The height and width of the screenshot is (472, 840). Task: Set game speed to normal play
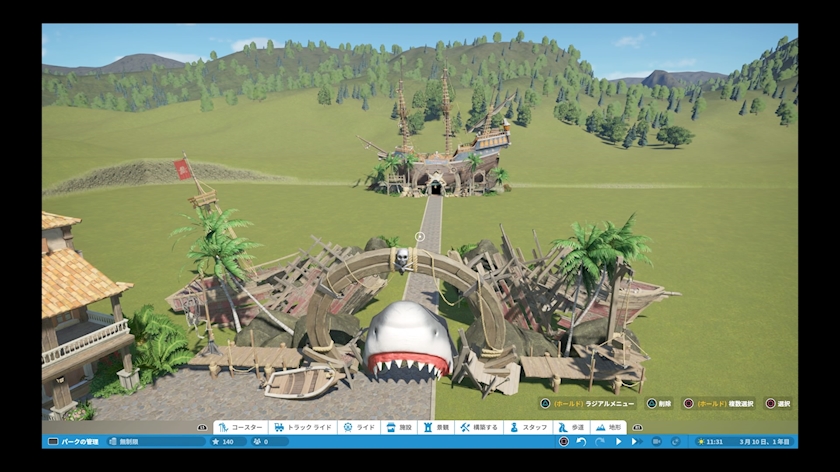click(x=618, y=441)
